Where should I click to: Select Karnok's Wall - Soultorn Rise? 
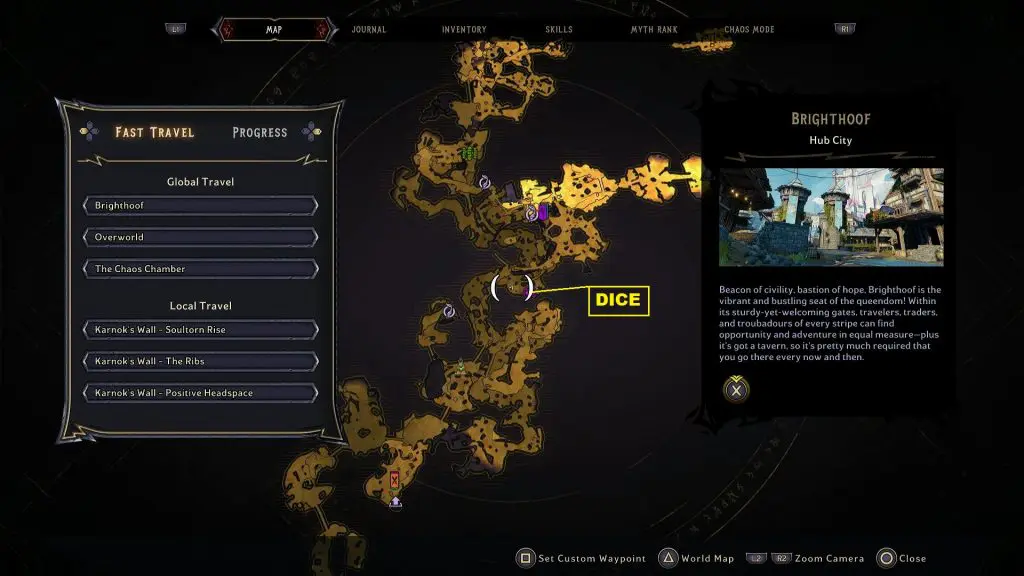[x=201, y=330]
